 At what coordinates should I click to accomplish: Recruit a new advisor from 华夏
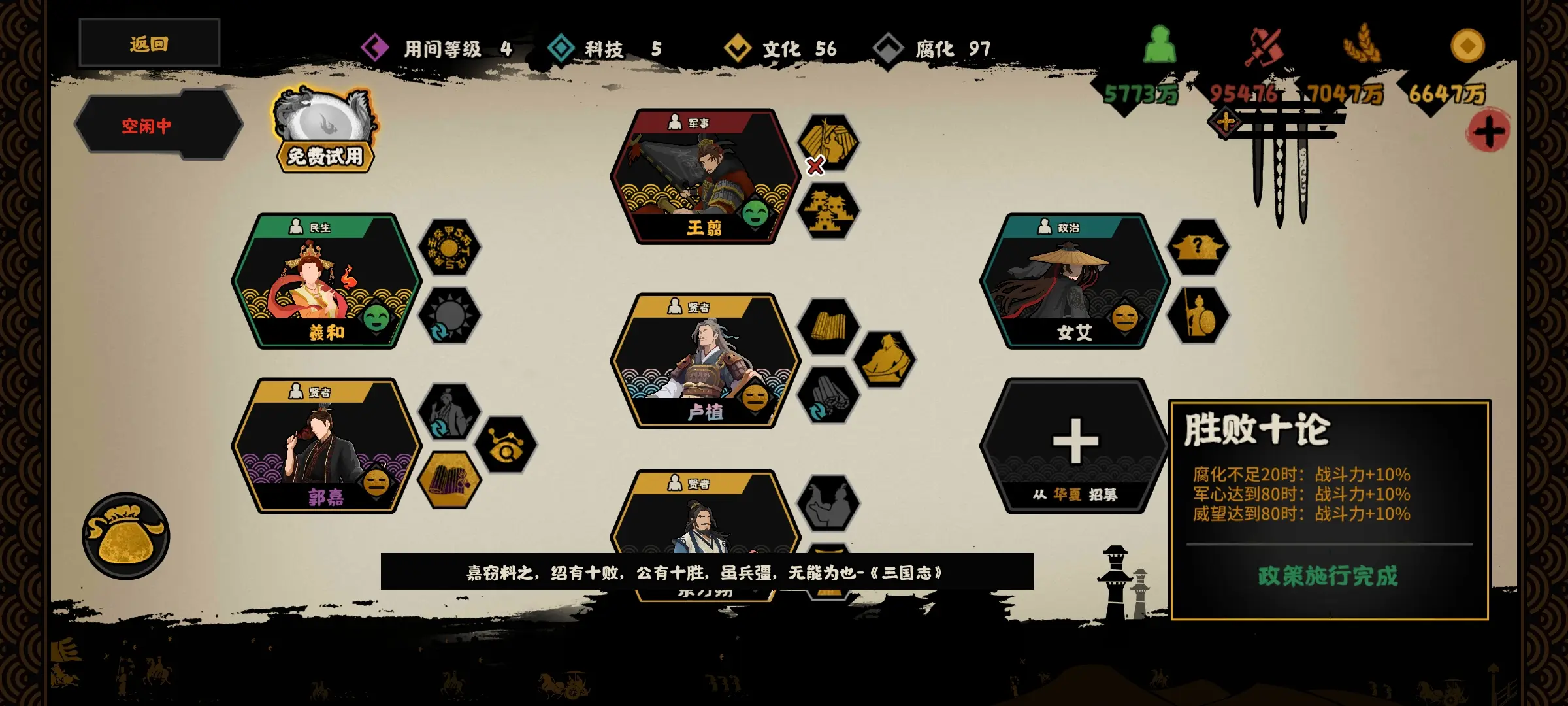point(1075,446)
